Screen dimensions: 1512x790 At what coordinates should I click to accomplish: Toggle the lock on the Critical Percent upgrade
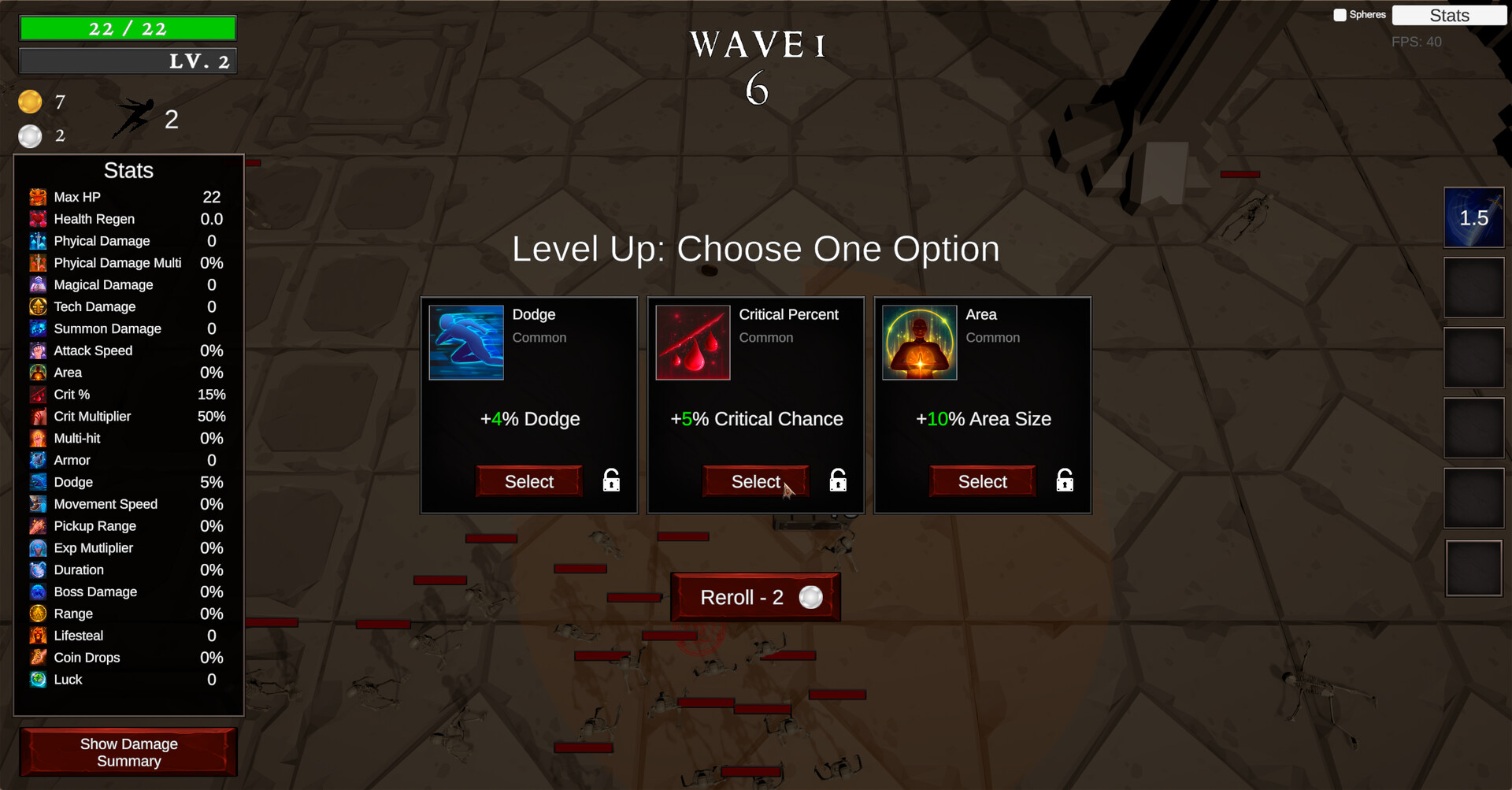pyautogui.click(x=837, y=480)
